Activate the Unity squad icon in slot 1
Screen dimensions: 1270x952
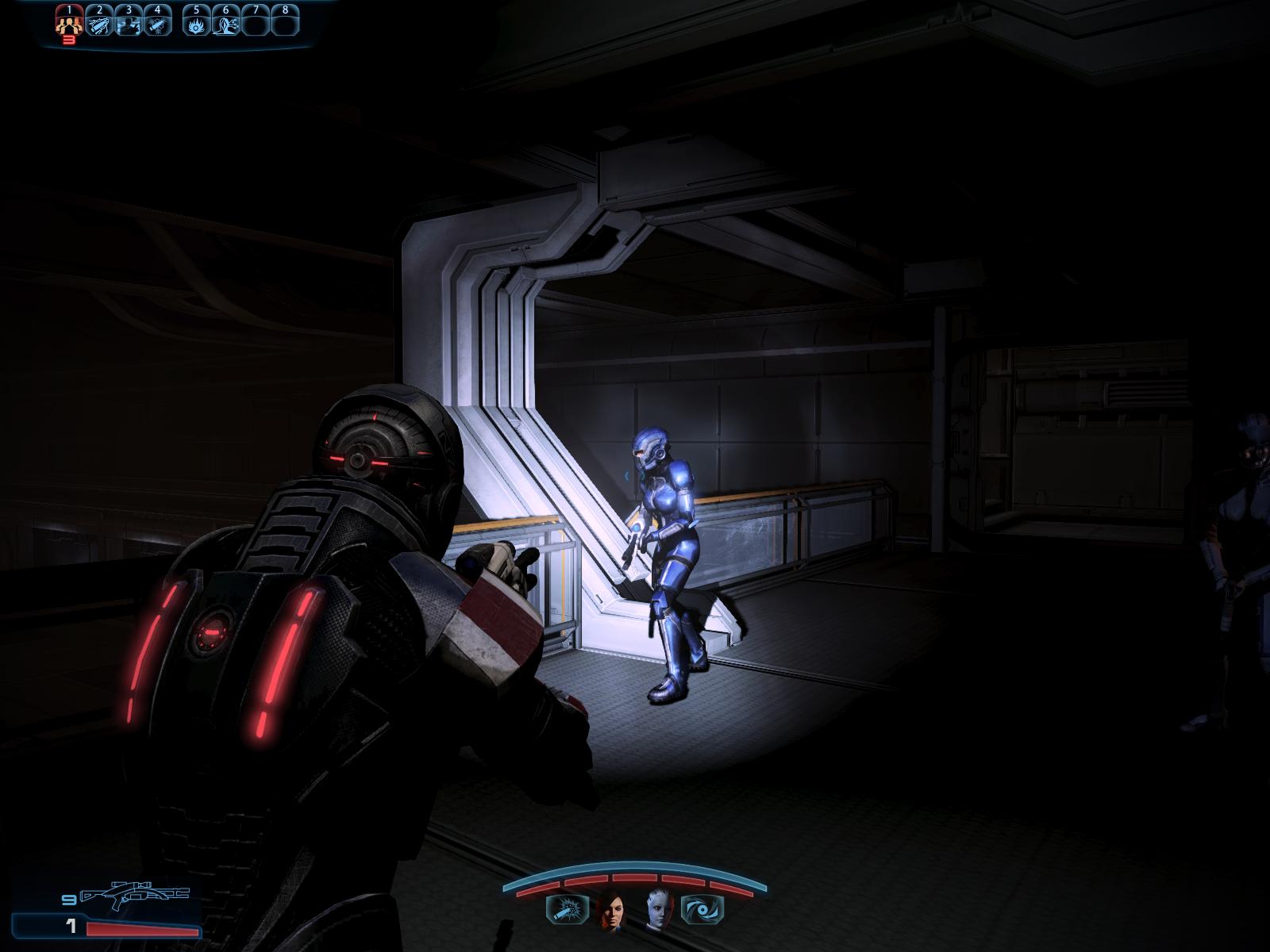pyautogui.click(x=70, y=24)
